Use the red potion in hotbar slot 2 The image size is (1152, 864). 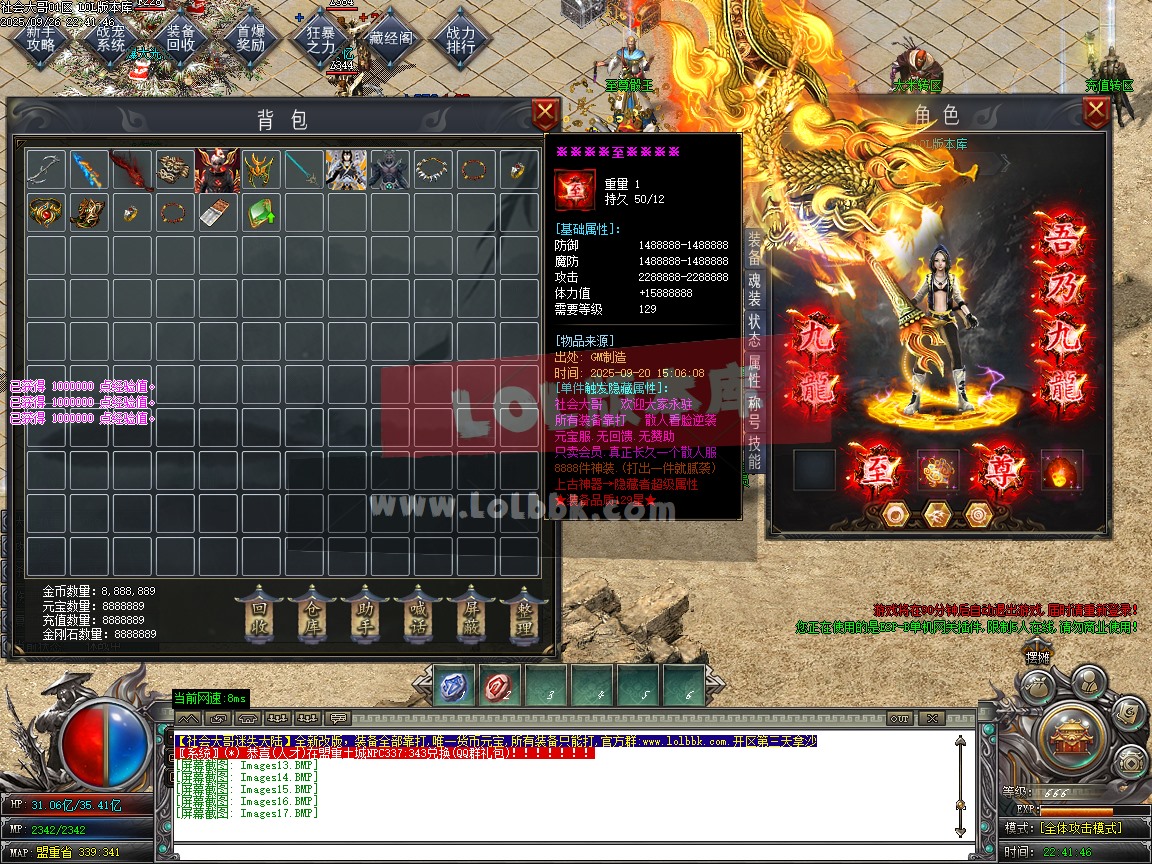tap(501, 687)
